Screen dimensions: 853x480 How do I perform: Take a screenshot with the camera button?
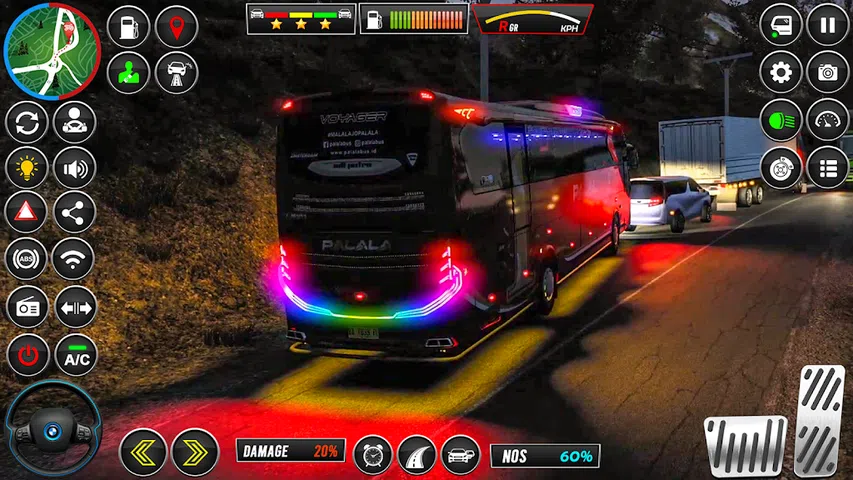pyautogui.click(x=828, y=72)
